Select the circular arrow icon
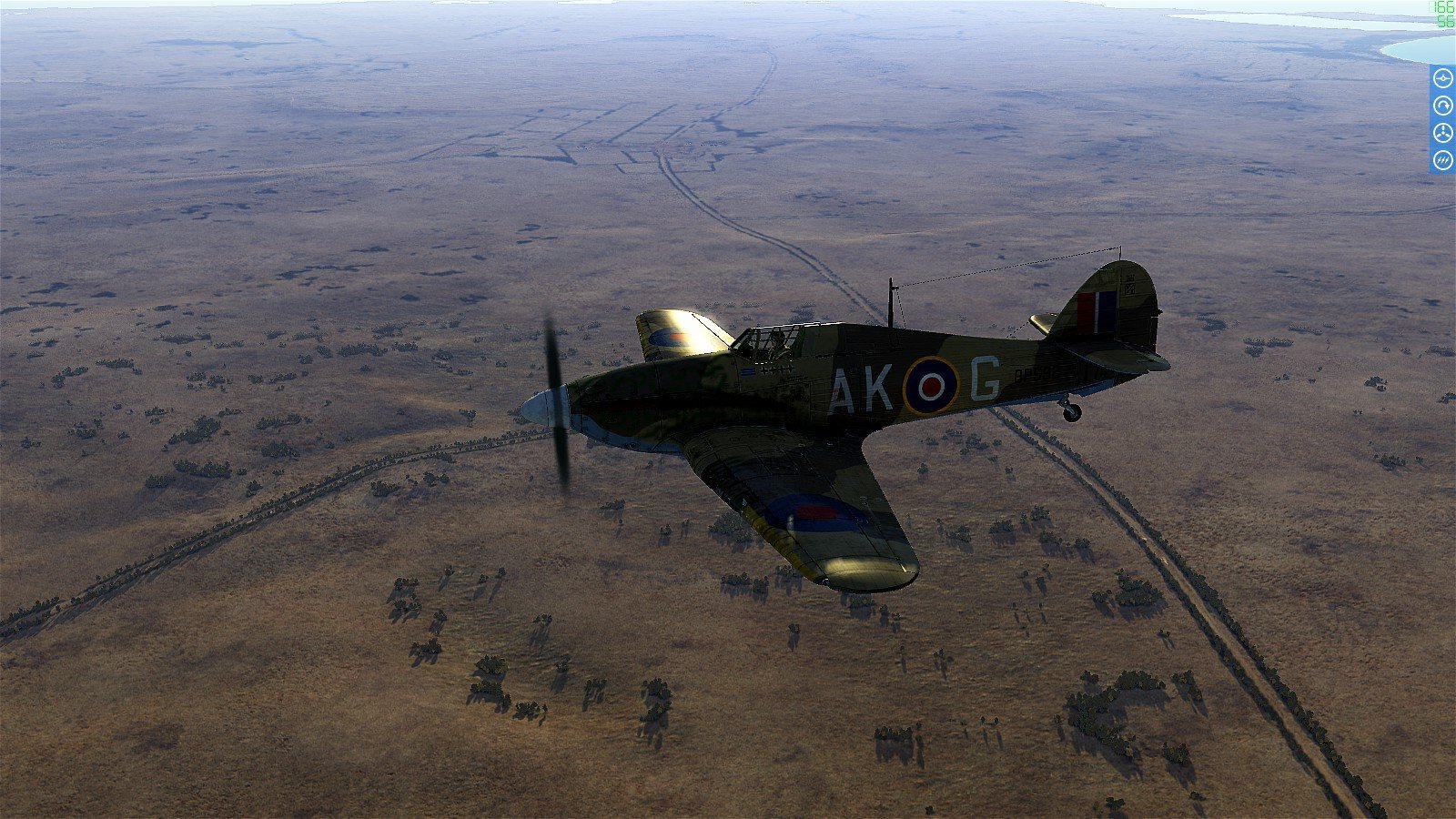The height and width of the screenshot is (819, 1456). [1442, 106]
